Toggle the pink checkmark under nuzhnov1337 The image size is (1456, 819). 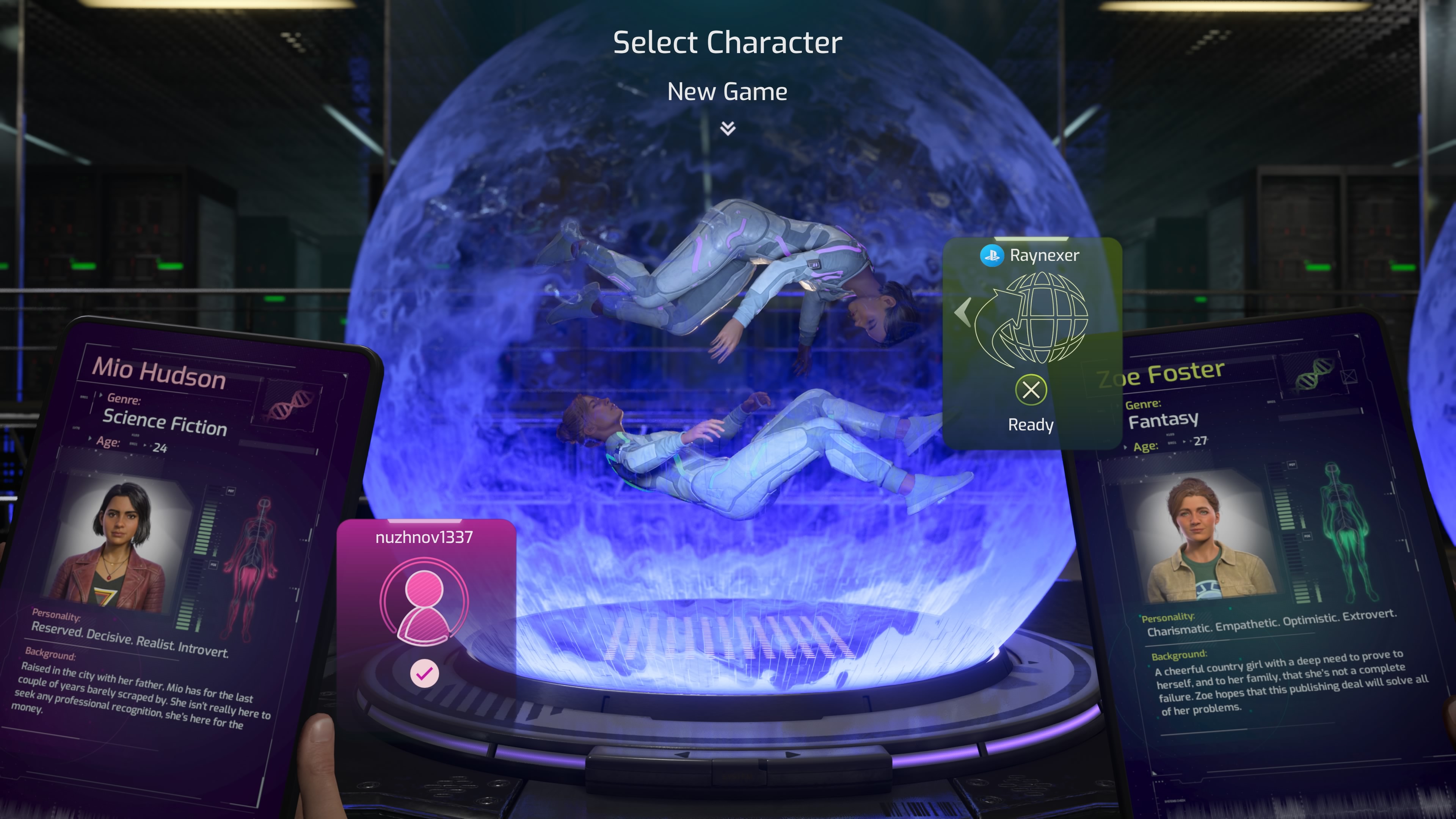point(425,673)
